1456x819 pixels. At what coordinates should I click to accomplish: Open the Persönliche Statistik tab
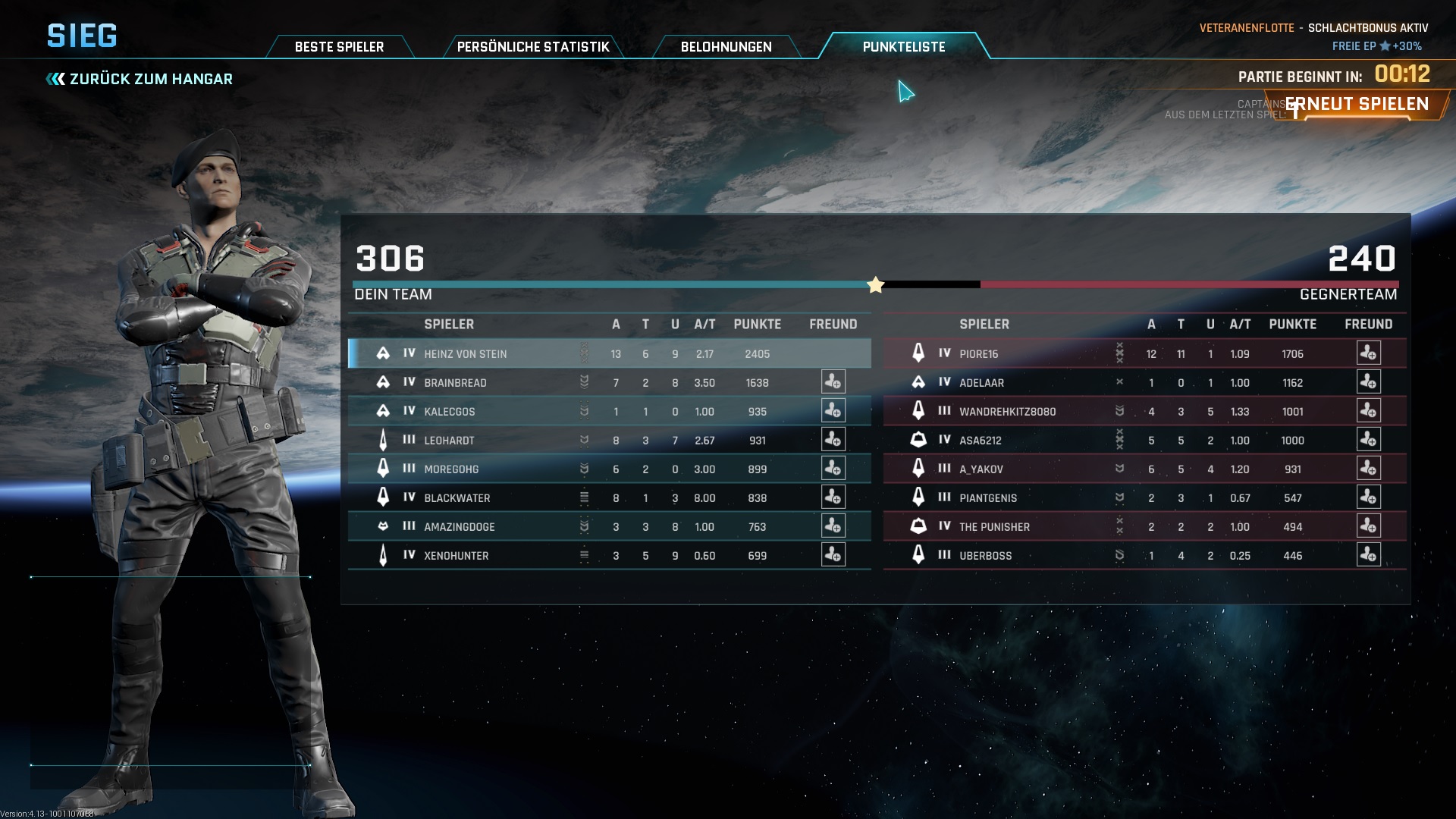click(533, 47)
